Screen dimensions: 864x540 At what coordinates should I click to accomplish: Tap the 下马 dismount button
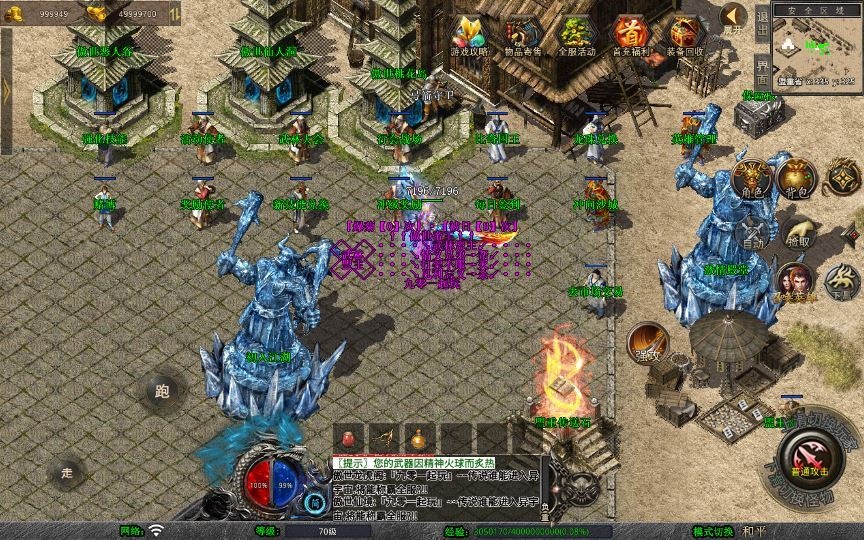(842, 284)
